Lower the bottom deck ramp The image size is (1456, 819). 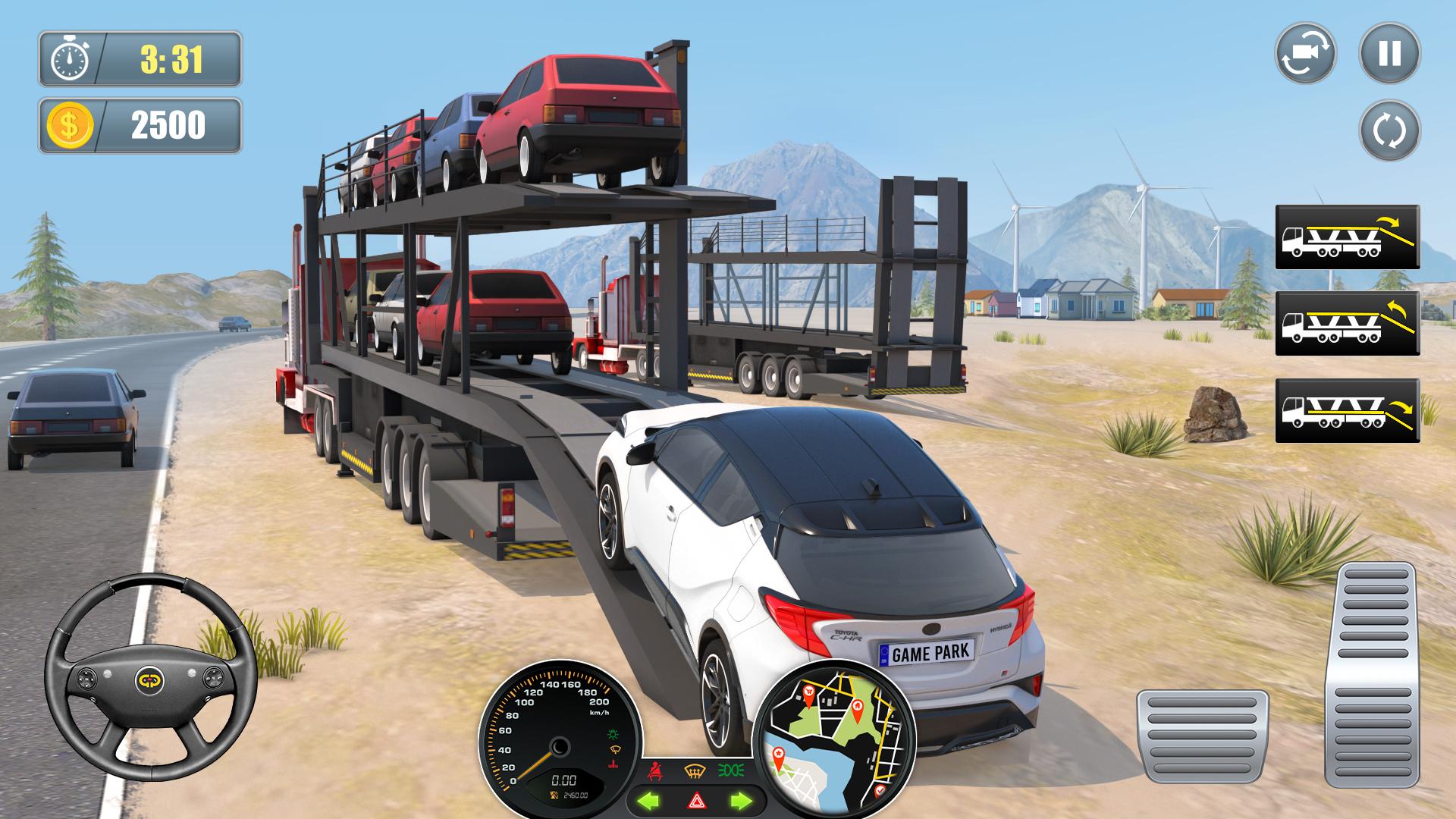(x=1347, y=410)
